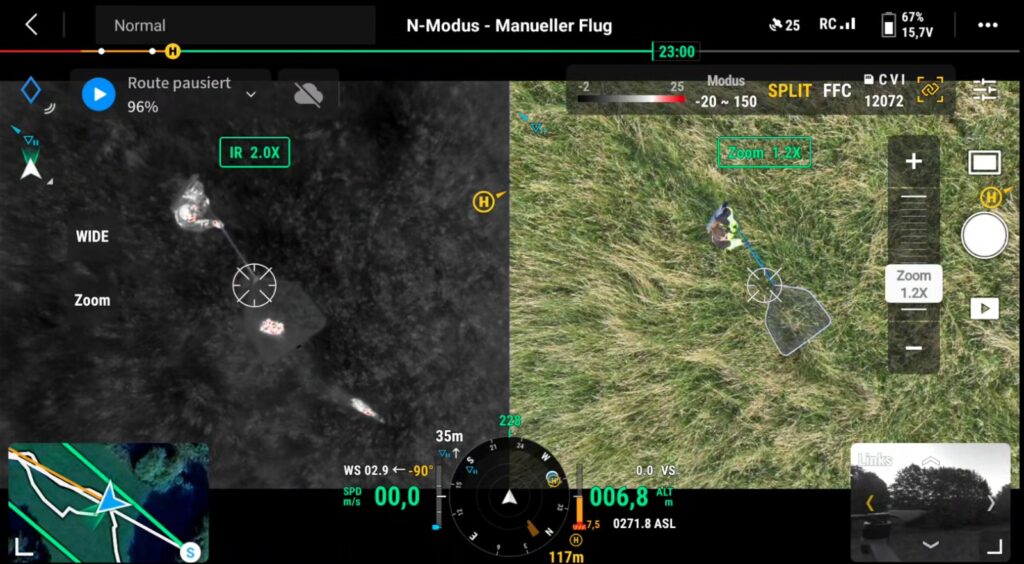Tap the white shutter button

coord(984,236)
